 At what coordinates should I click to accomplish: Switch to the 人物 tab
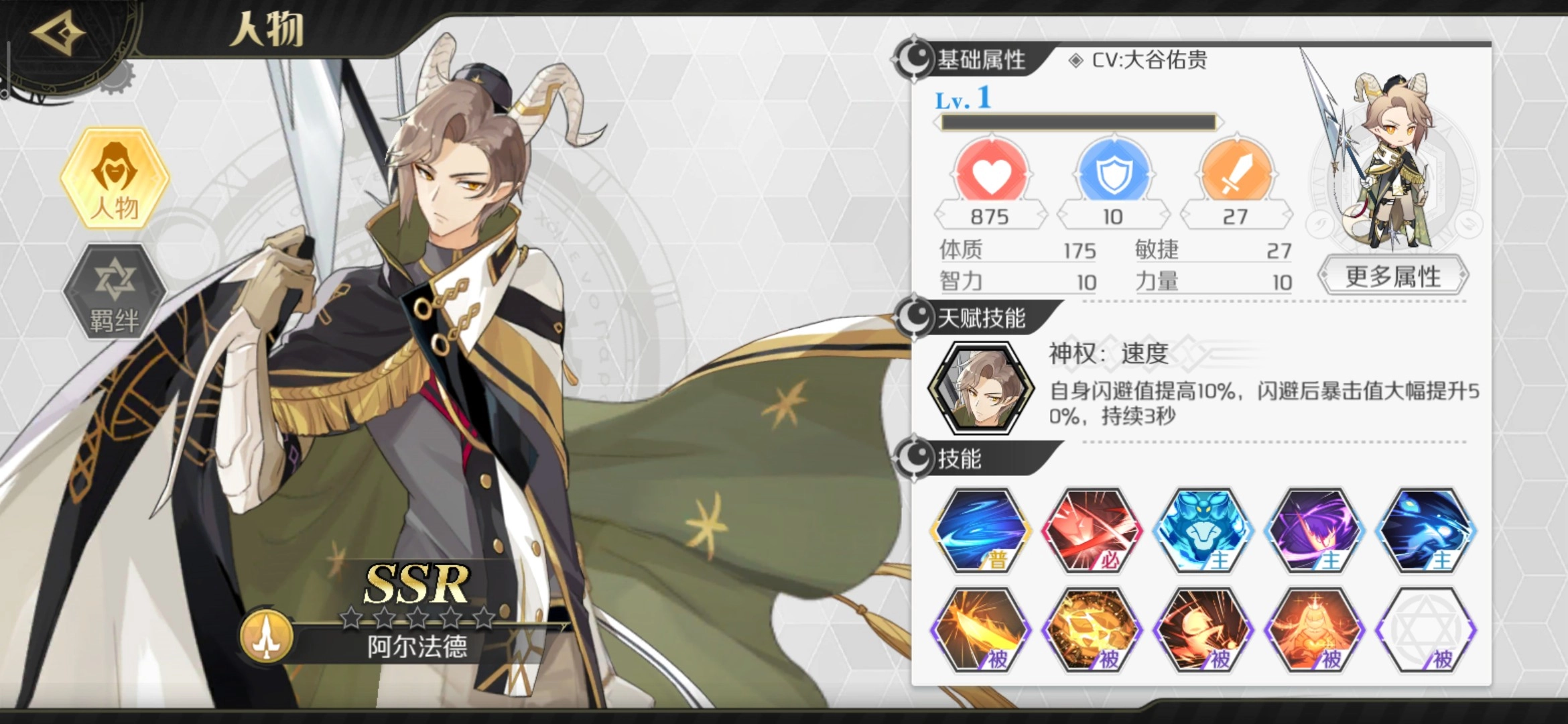click(x=115, y=179)
